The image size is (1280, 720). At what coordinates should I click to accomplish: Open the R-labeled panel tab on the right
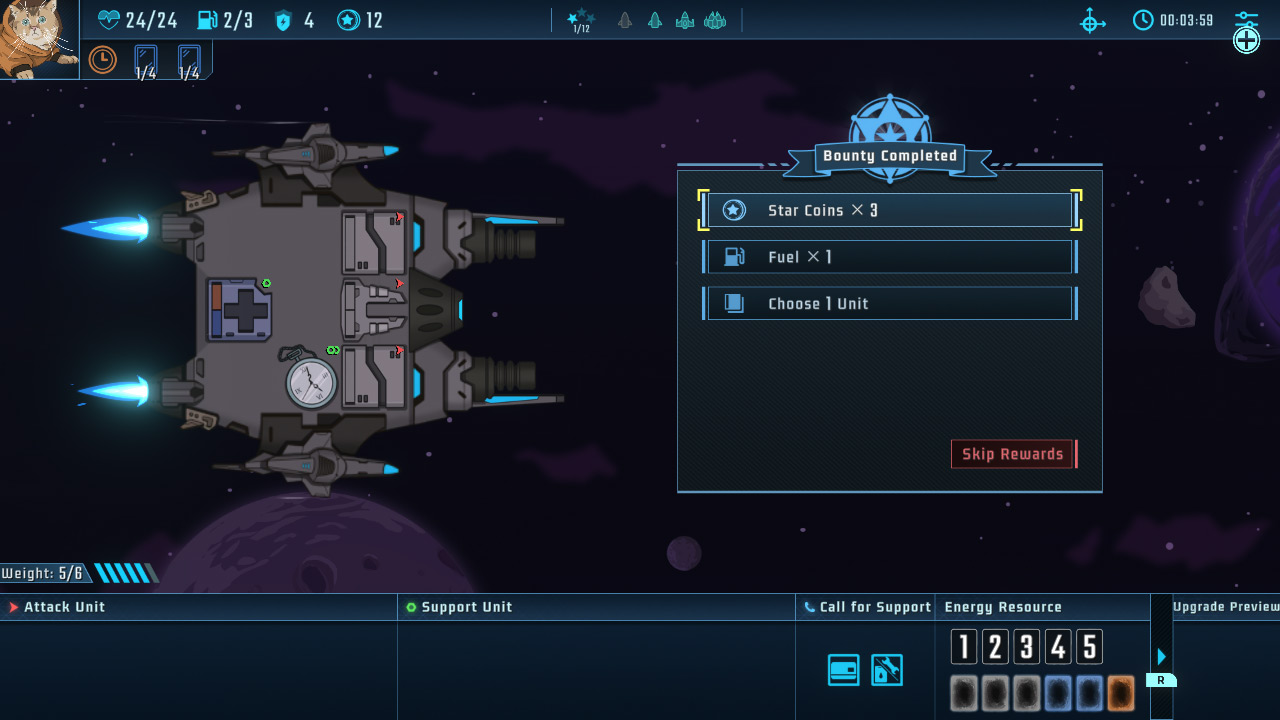[1161, 679]
